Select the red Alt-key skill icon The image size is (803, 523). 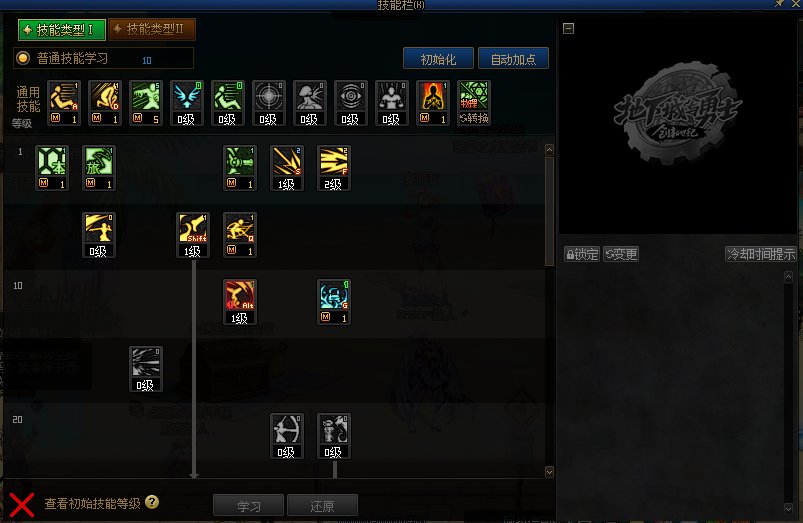(239, 298)
